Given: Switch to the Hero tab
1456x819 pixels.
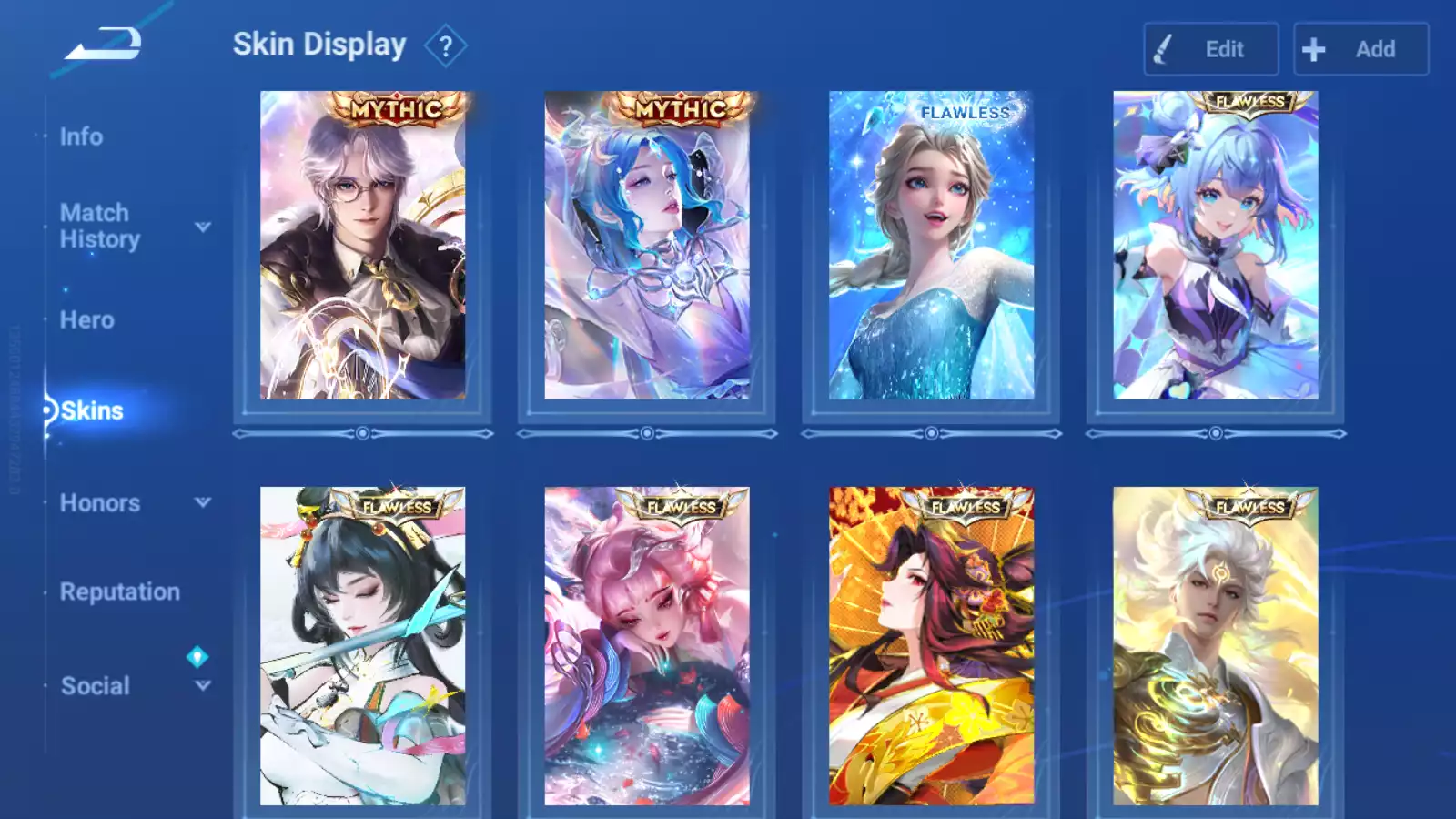Looking at the screenshot, I should 86,320.
